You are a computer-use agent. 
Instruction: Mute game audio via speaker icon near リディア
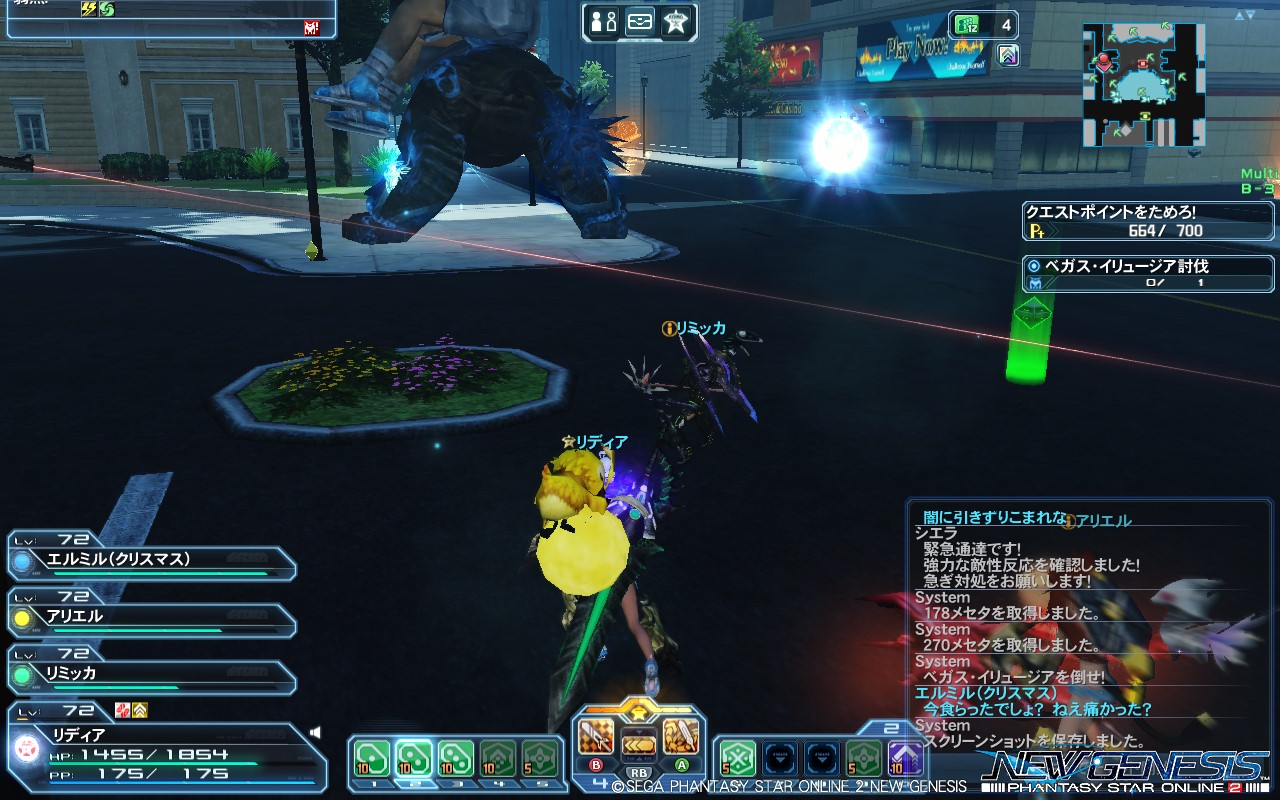(x=314, y=730)
